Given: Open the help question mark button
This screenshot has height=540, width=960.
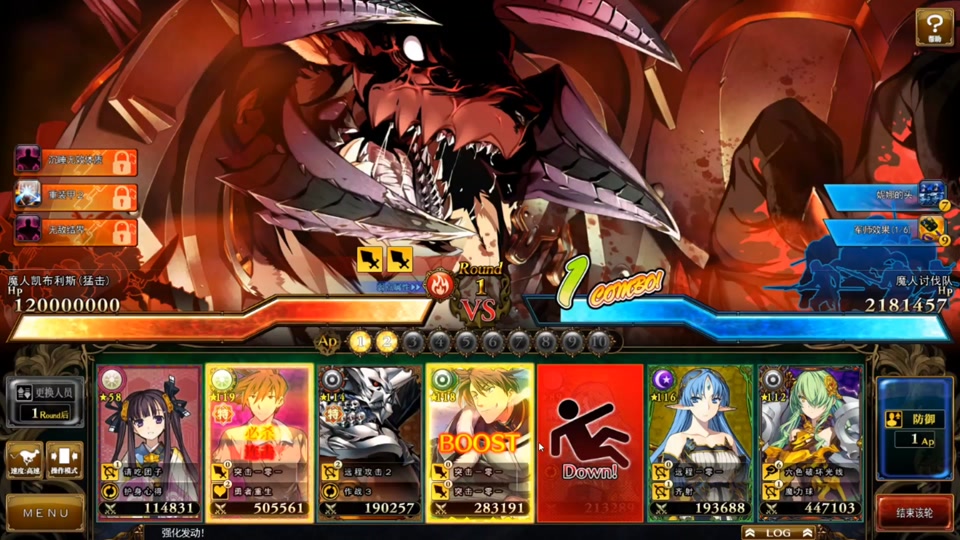Looking at the screenshot, I should (x=934, y=27).
